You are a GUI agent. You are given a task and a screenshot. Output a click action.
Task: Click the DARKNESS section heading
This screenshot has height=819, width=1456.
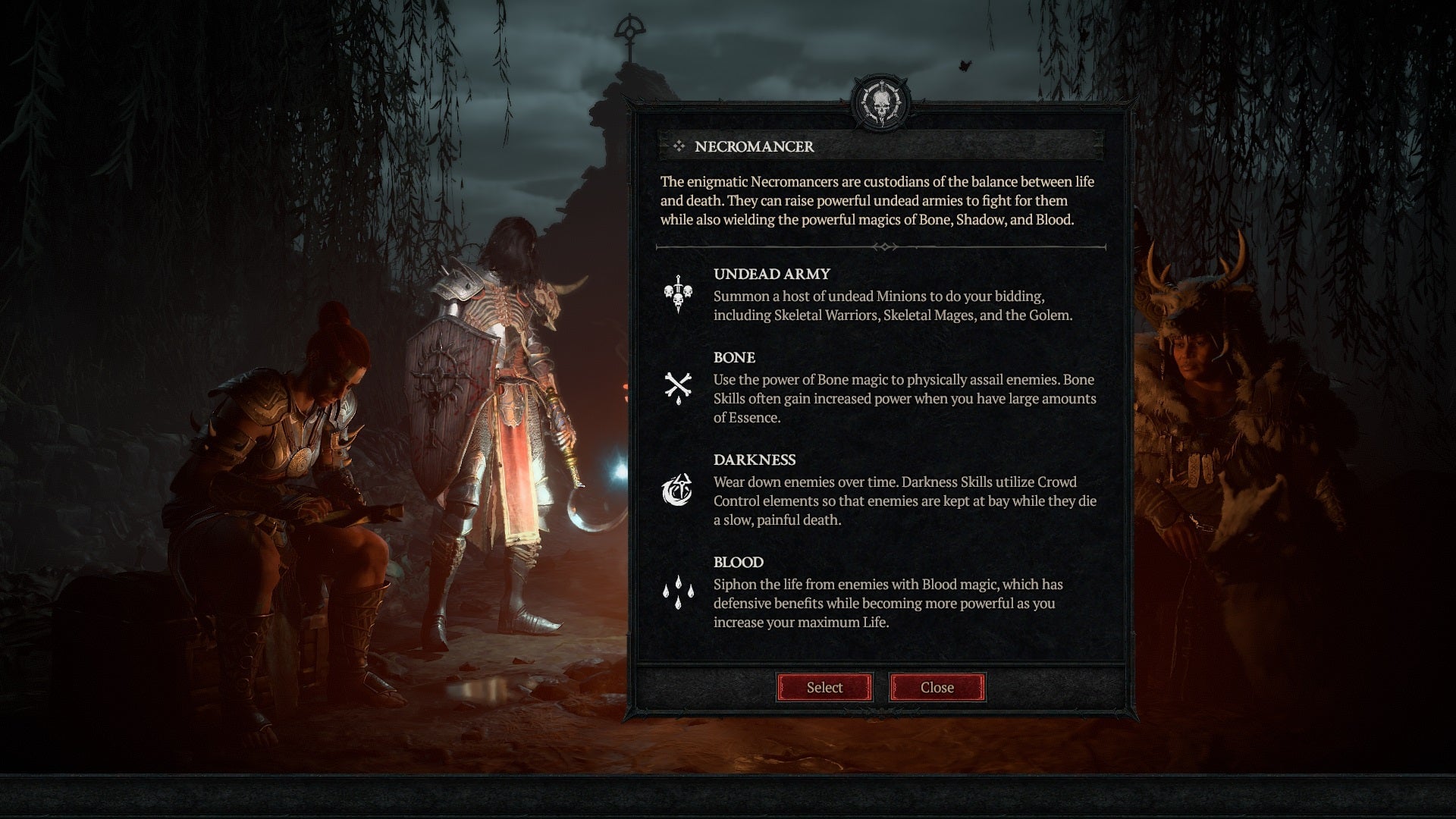(x=755, y=460)
